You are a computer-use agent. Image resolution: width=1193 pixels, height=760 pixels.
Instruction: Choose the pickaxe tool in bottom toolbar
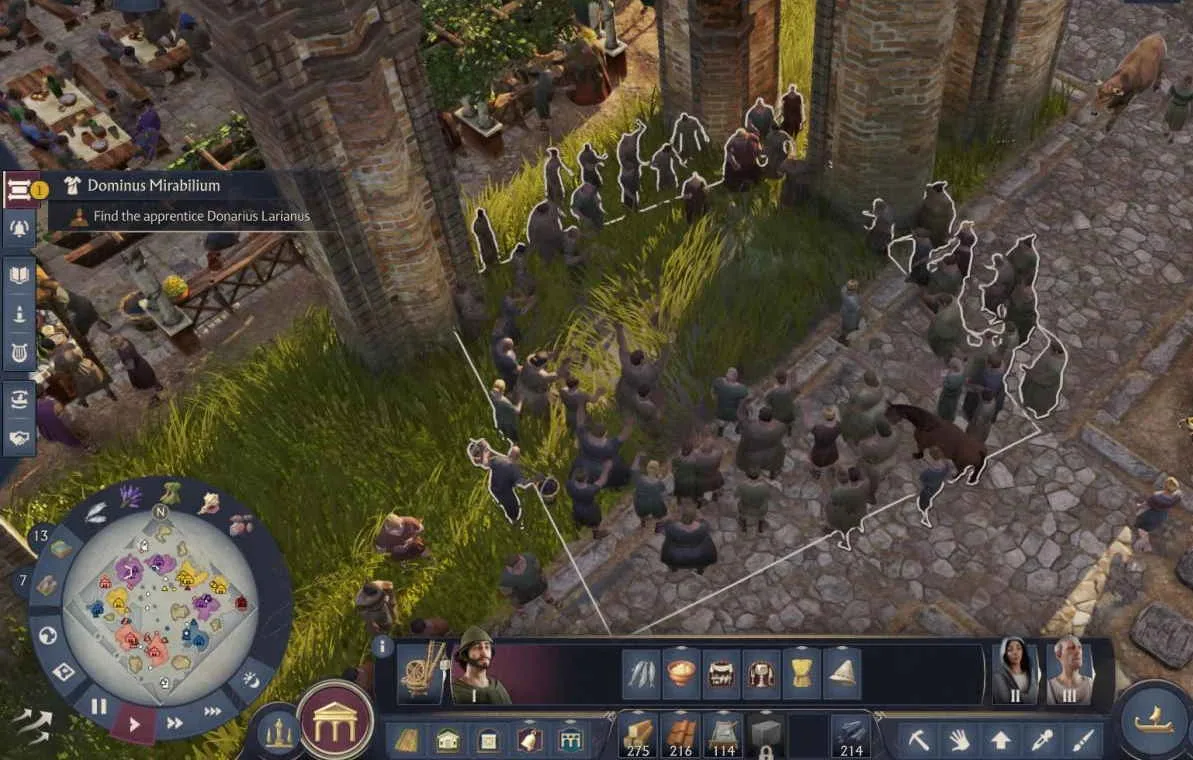point(917,740)
